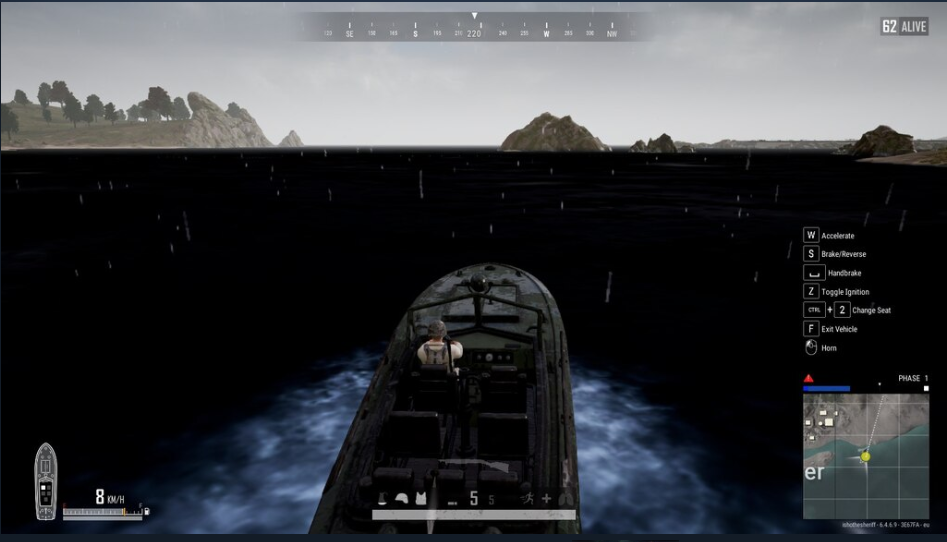947x542 pixels.
Task: Click the sprinting boost status icon
Action: [x=527, y=498]
